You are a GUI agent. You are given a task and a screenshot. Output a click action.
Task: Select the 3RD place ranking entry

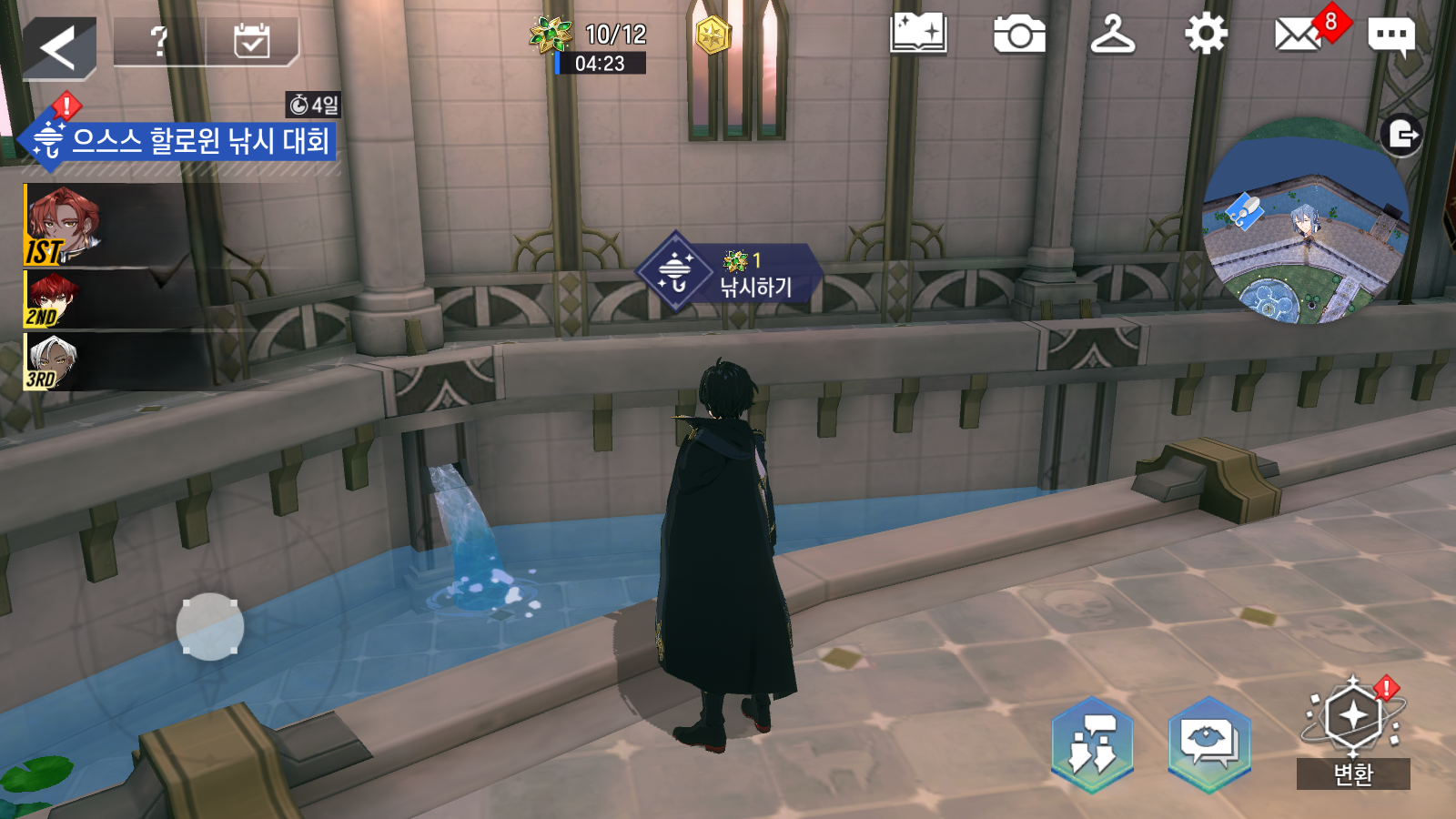(109, 362)
